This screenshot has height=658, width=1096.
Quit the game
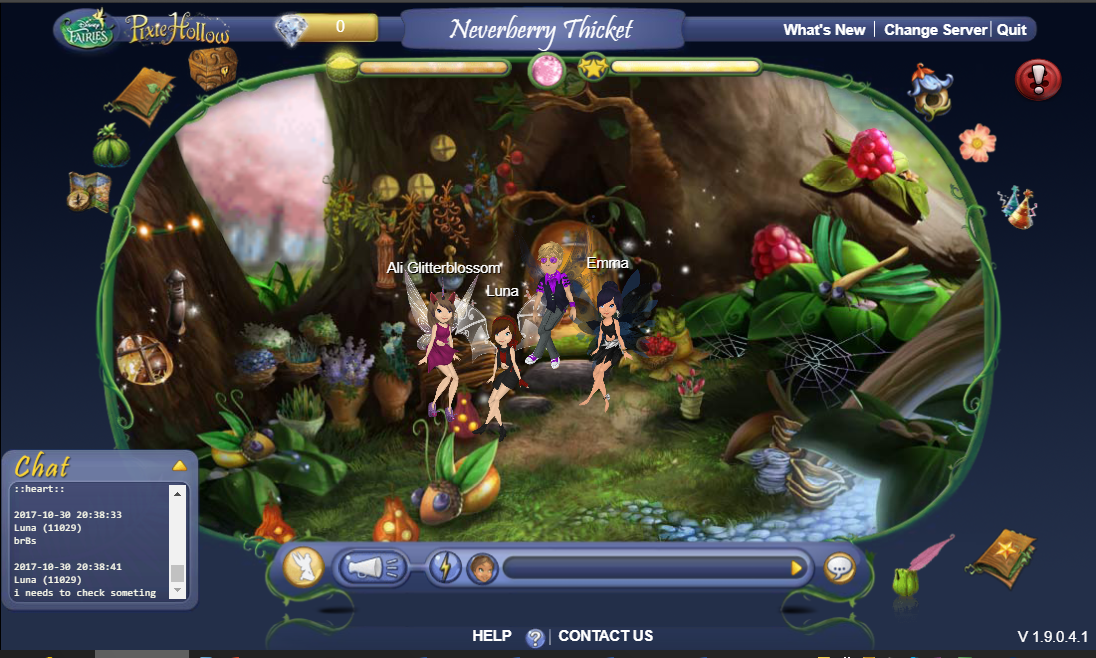tap(1011, 30)
